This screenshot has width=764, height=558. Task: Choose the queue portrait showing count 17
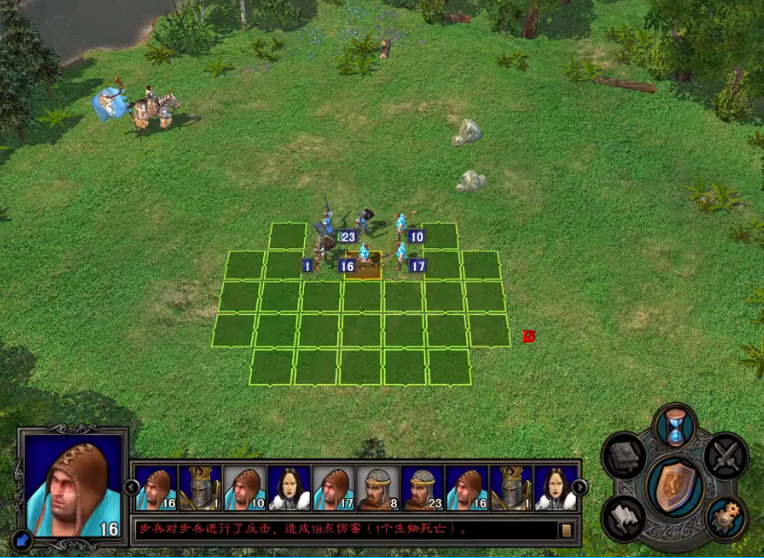(x=334, y=487)
